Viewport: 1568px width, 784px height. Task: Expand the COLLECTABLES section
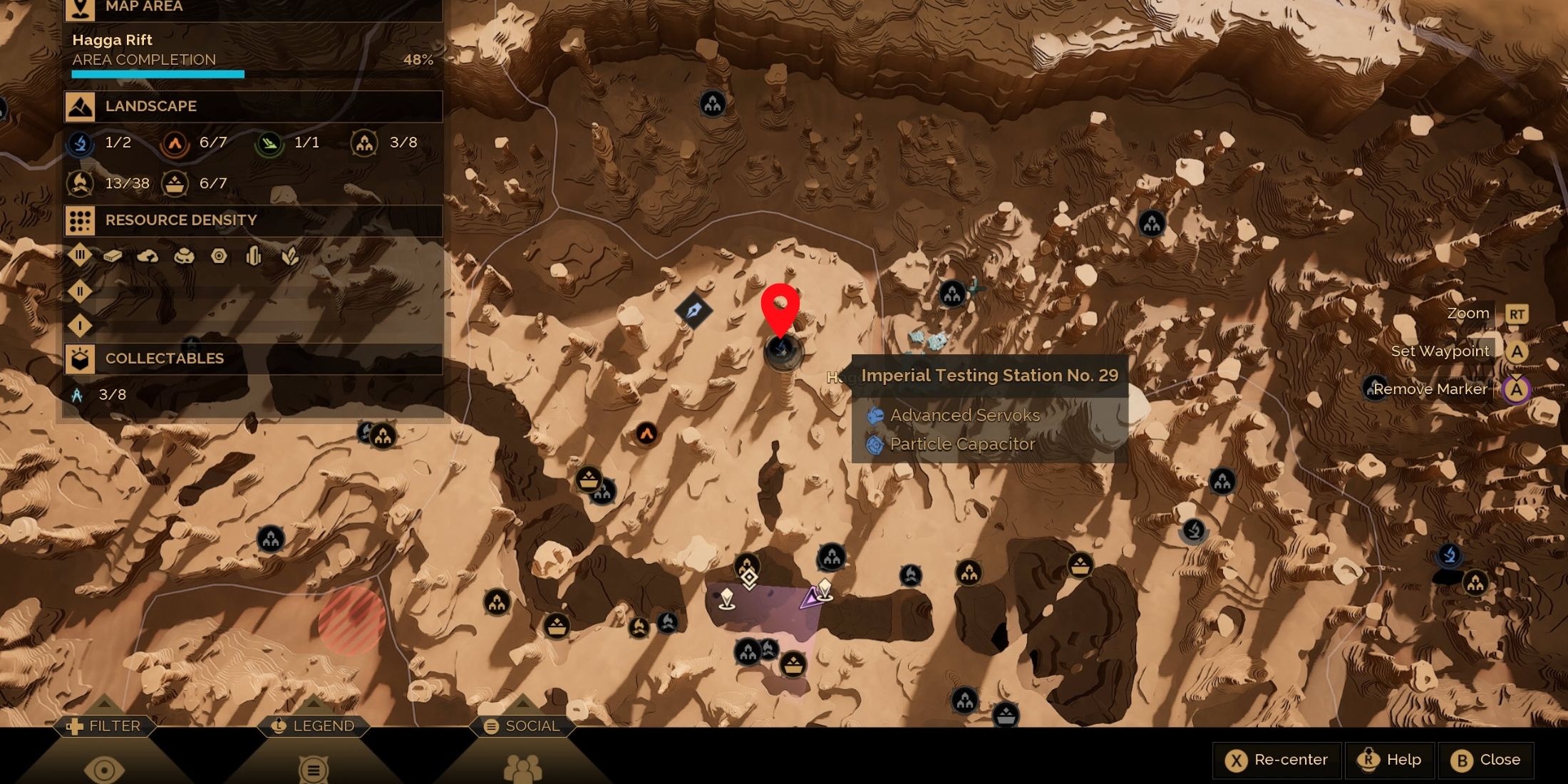click(x=165, y=359)
